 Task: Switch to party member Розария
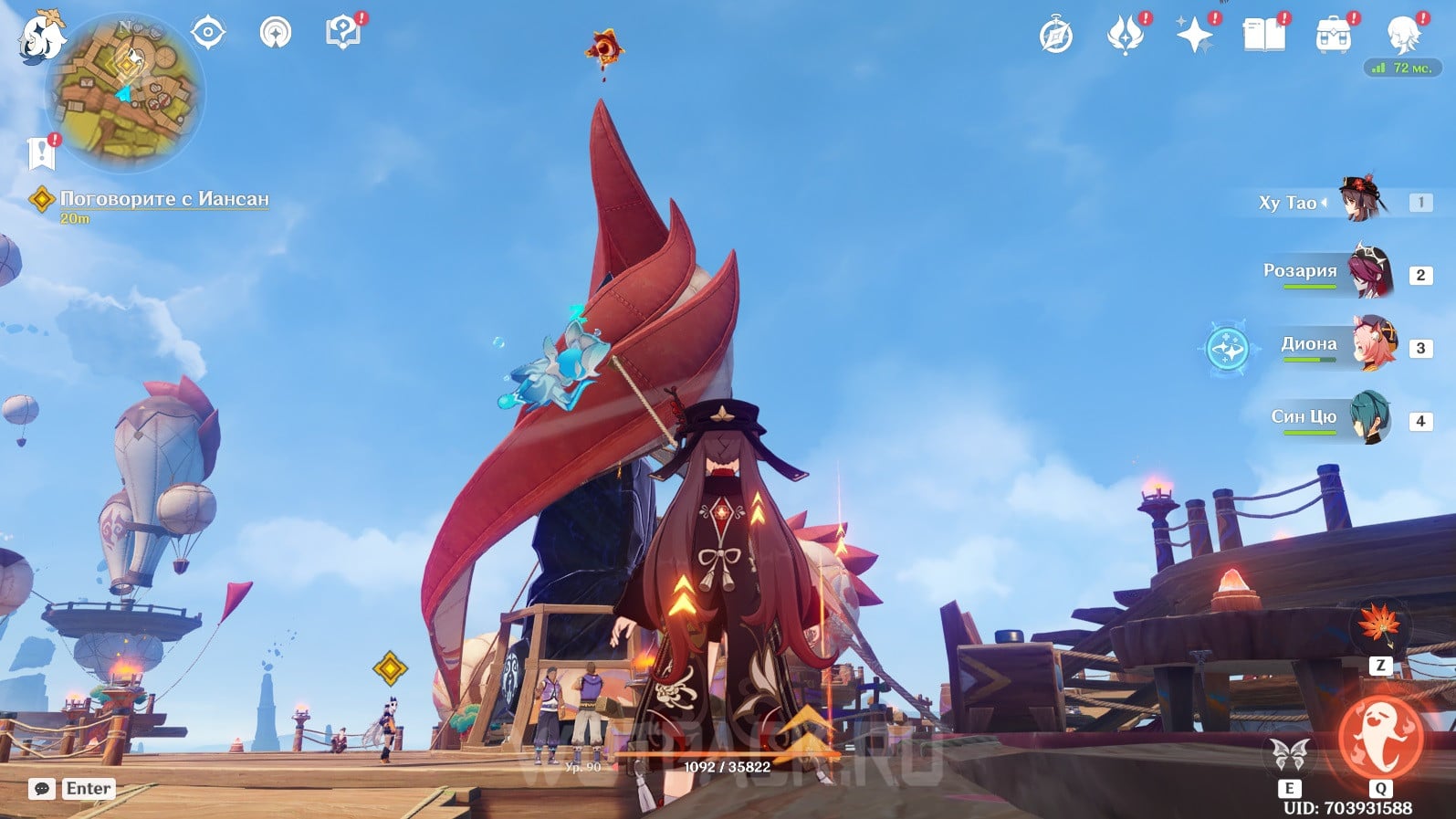click(1369, 273)
